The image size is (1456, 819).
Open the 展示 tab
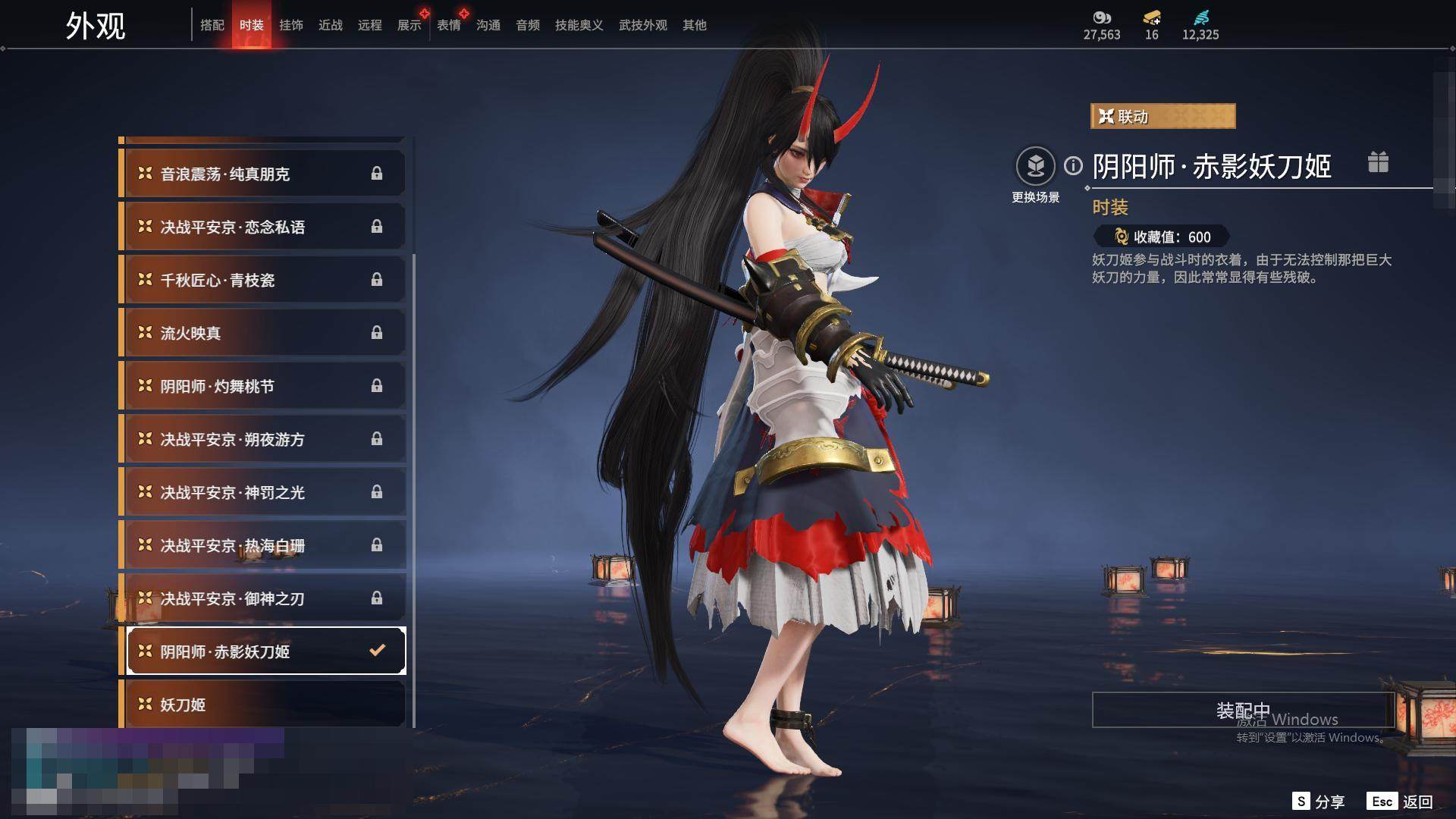[x=409, y=25]
